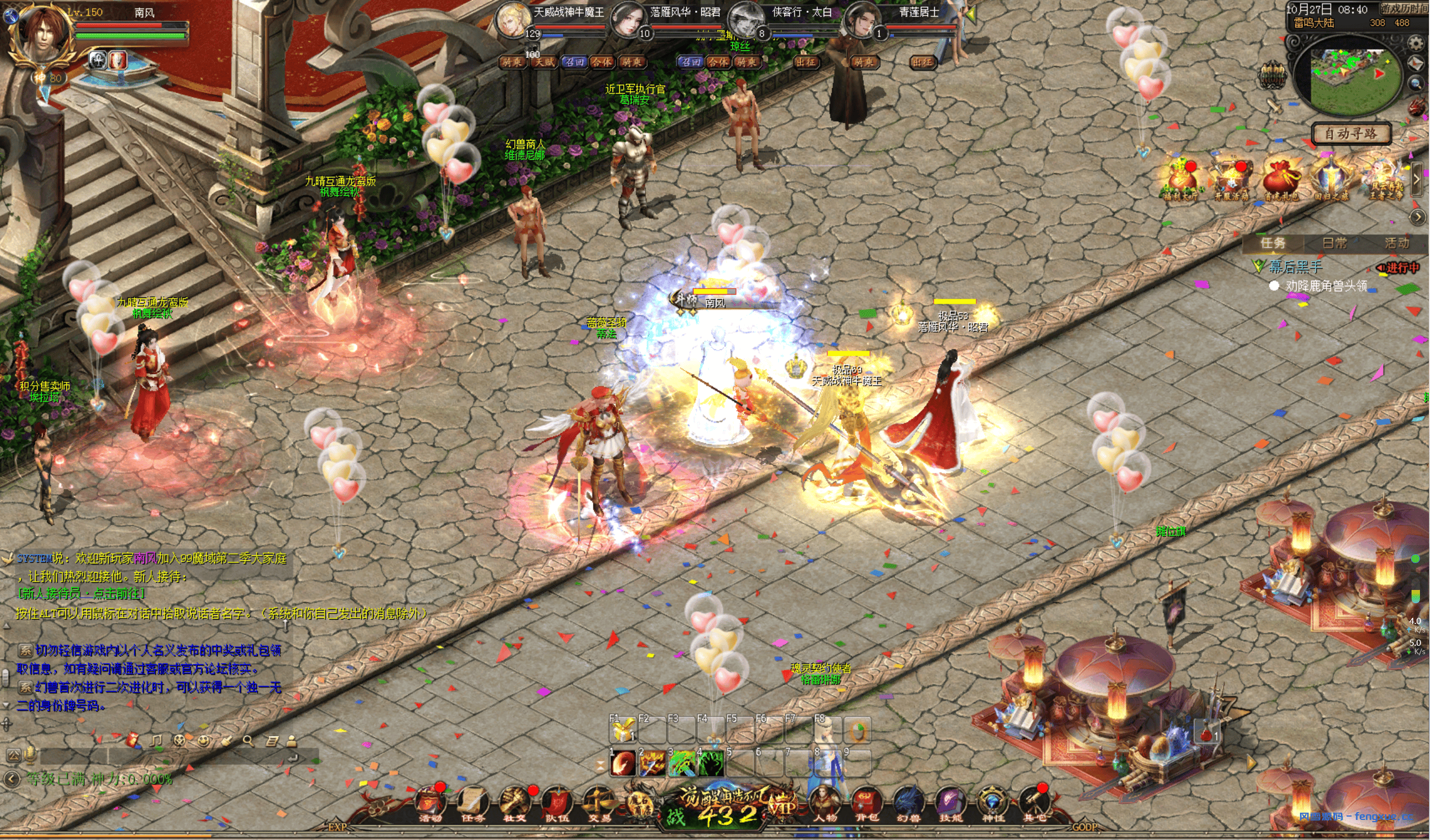Open the 队伍 team menu
This screenshot has width=1430, height=840.
coord(557,803)
